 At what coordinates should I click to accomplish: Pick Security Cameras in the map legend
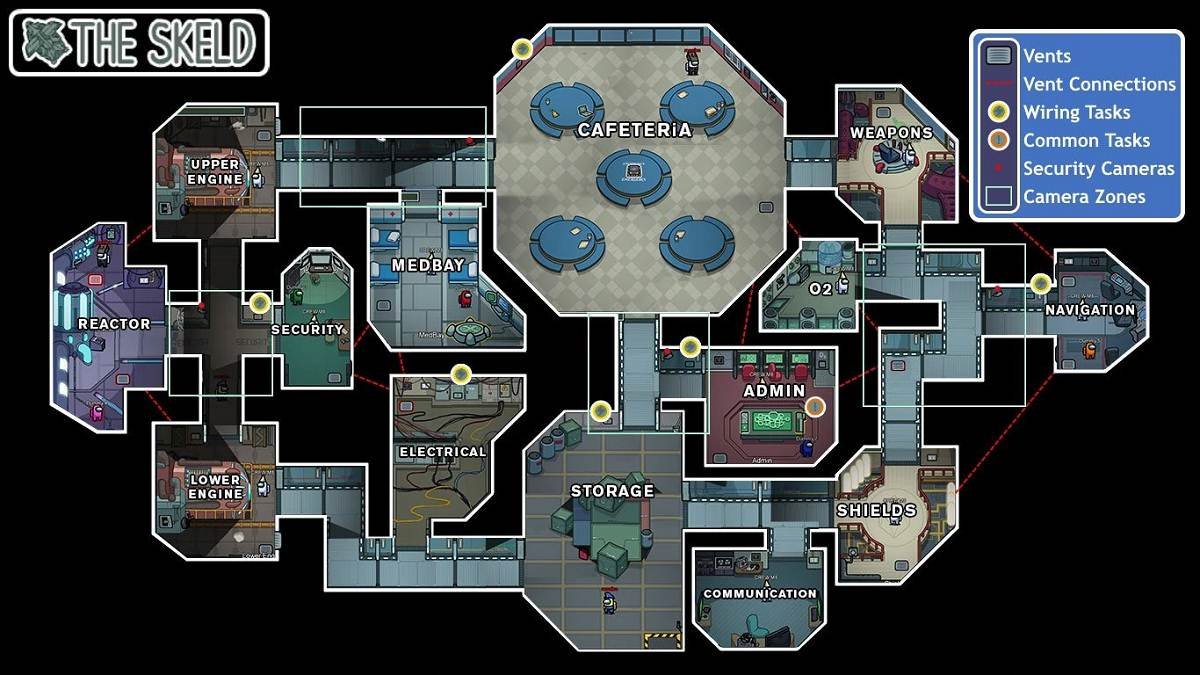[x=1098, y=169]
